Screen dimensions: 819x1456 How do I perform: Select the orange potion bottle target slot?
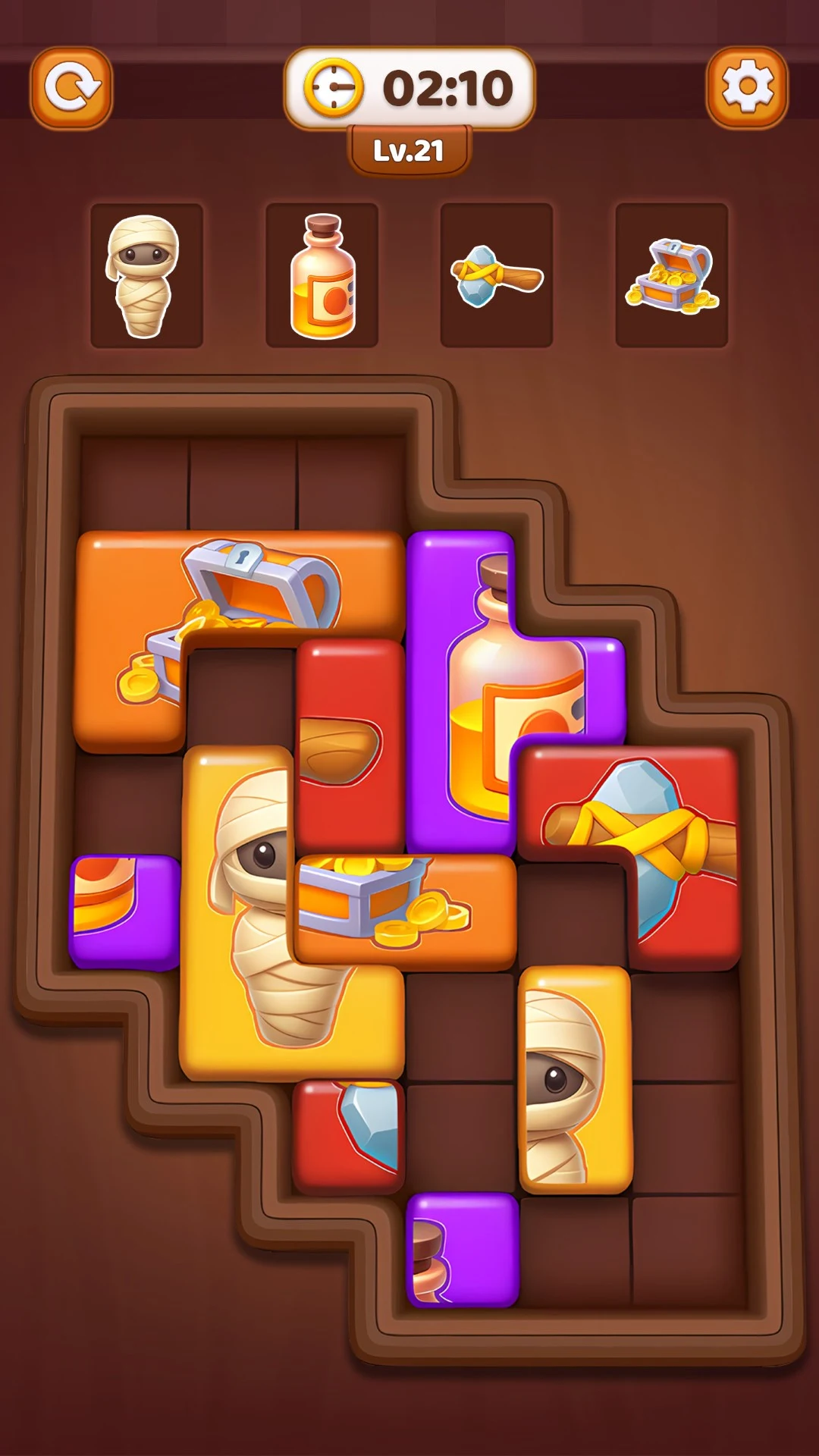click(322, 275)
